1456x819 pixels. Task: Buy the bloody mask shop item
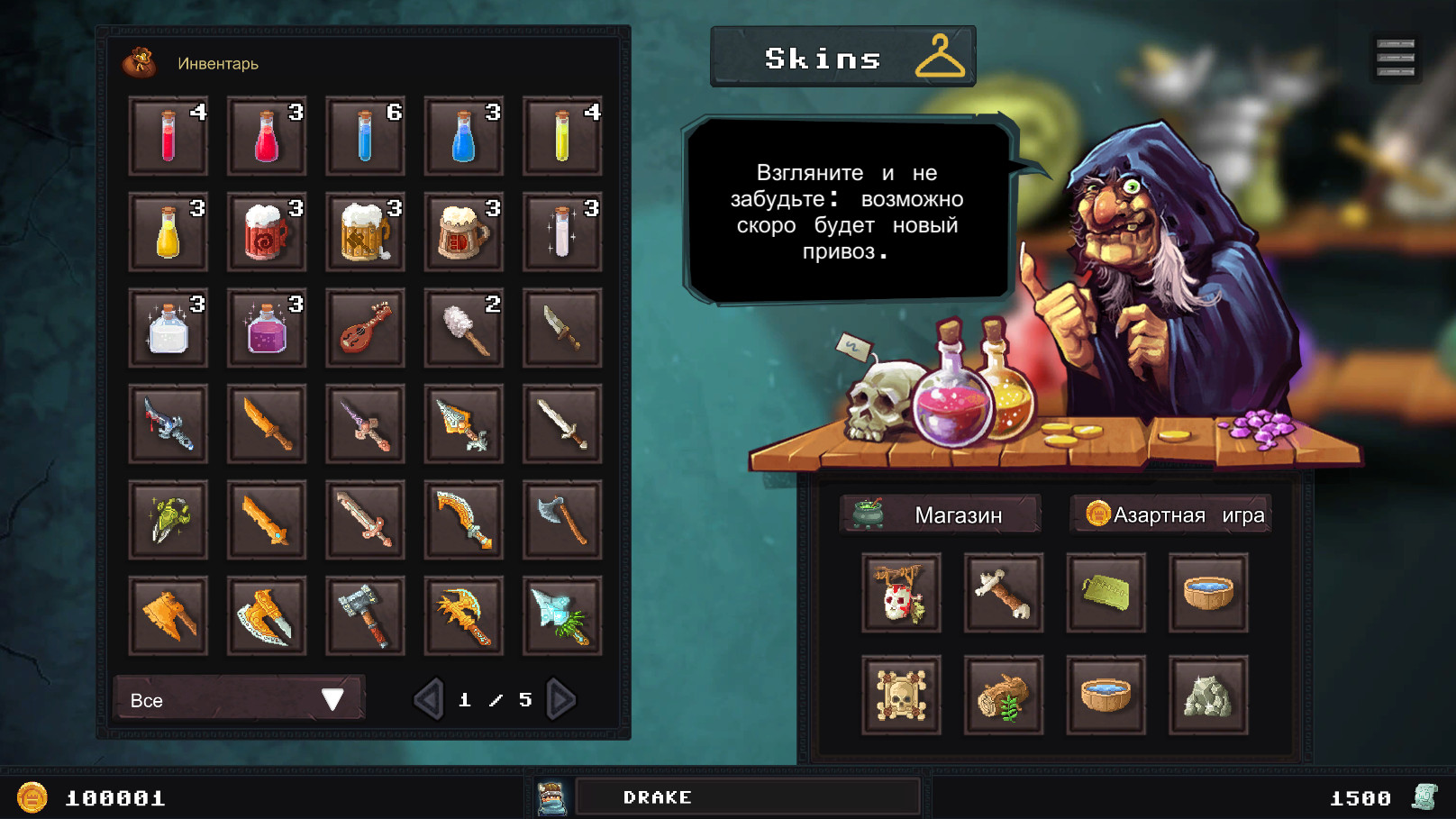[901, 593]
